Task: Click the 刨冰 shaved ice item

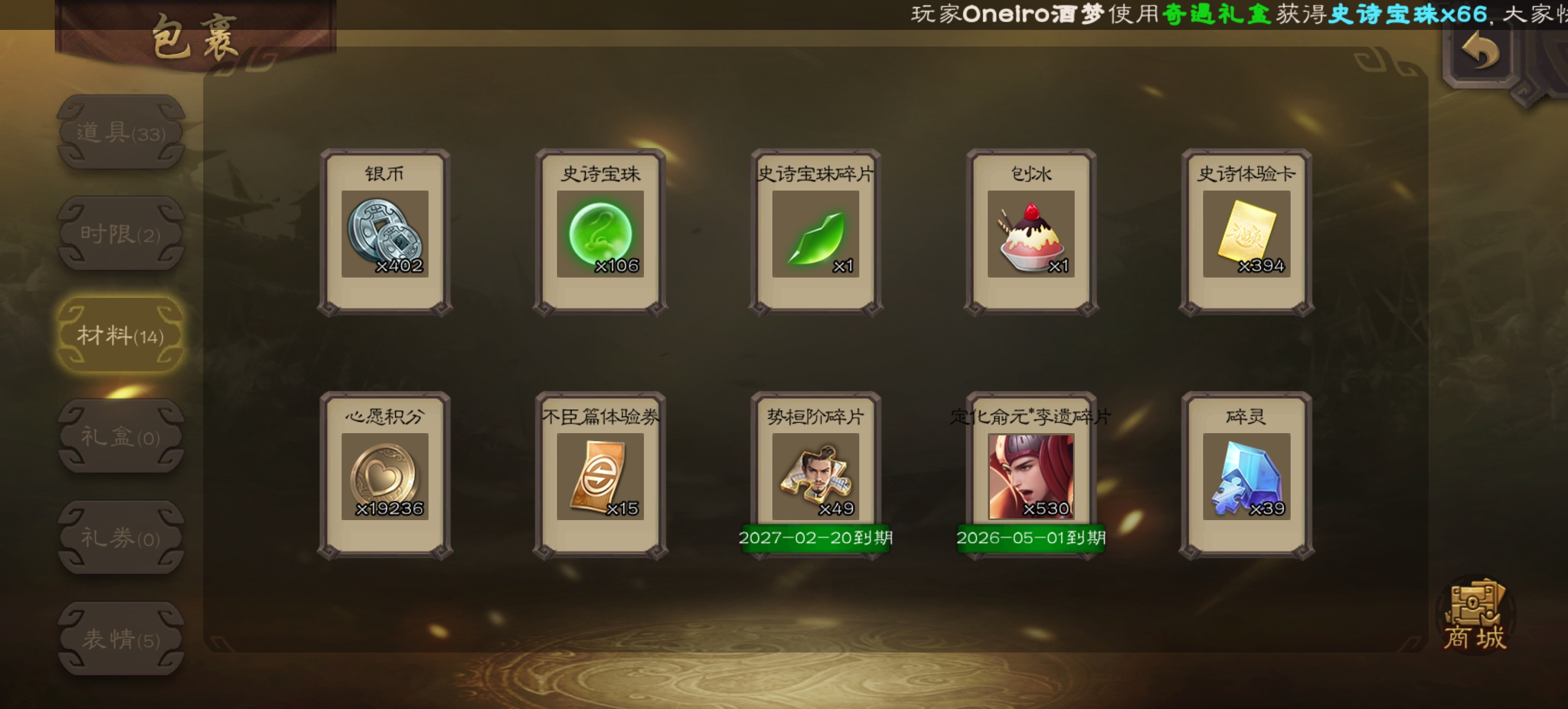Action: click(1031, 233)
